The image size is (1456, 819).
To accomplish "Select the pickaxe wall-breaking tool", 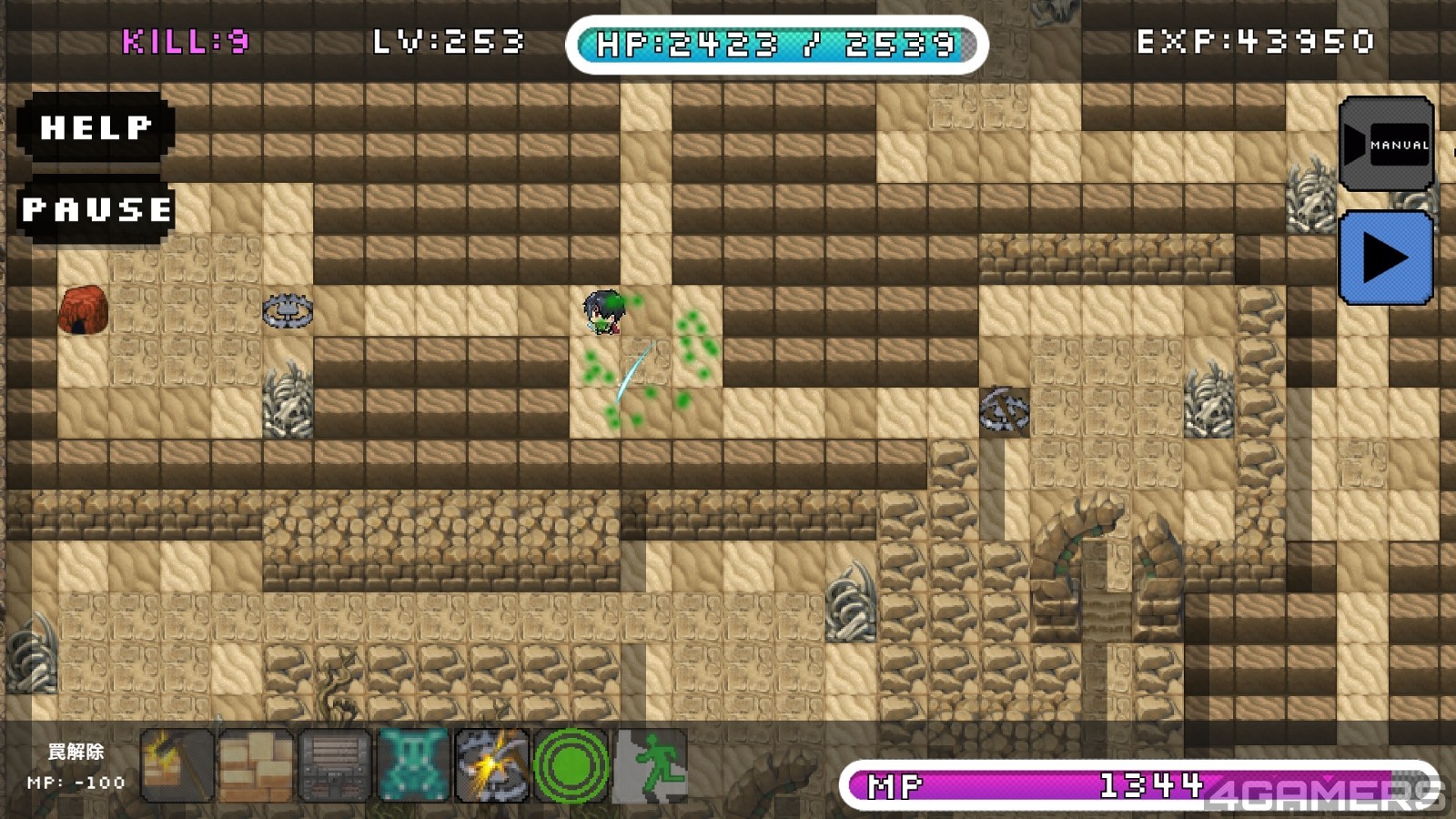I will (x=178, y=766).
